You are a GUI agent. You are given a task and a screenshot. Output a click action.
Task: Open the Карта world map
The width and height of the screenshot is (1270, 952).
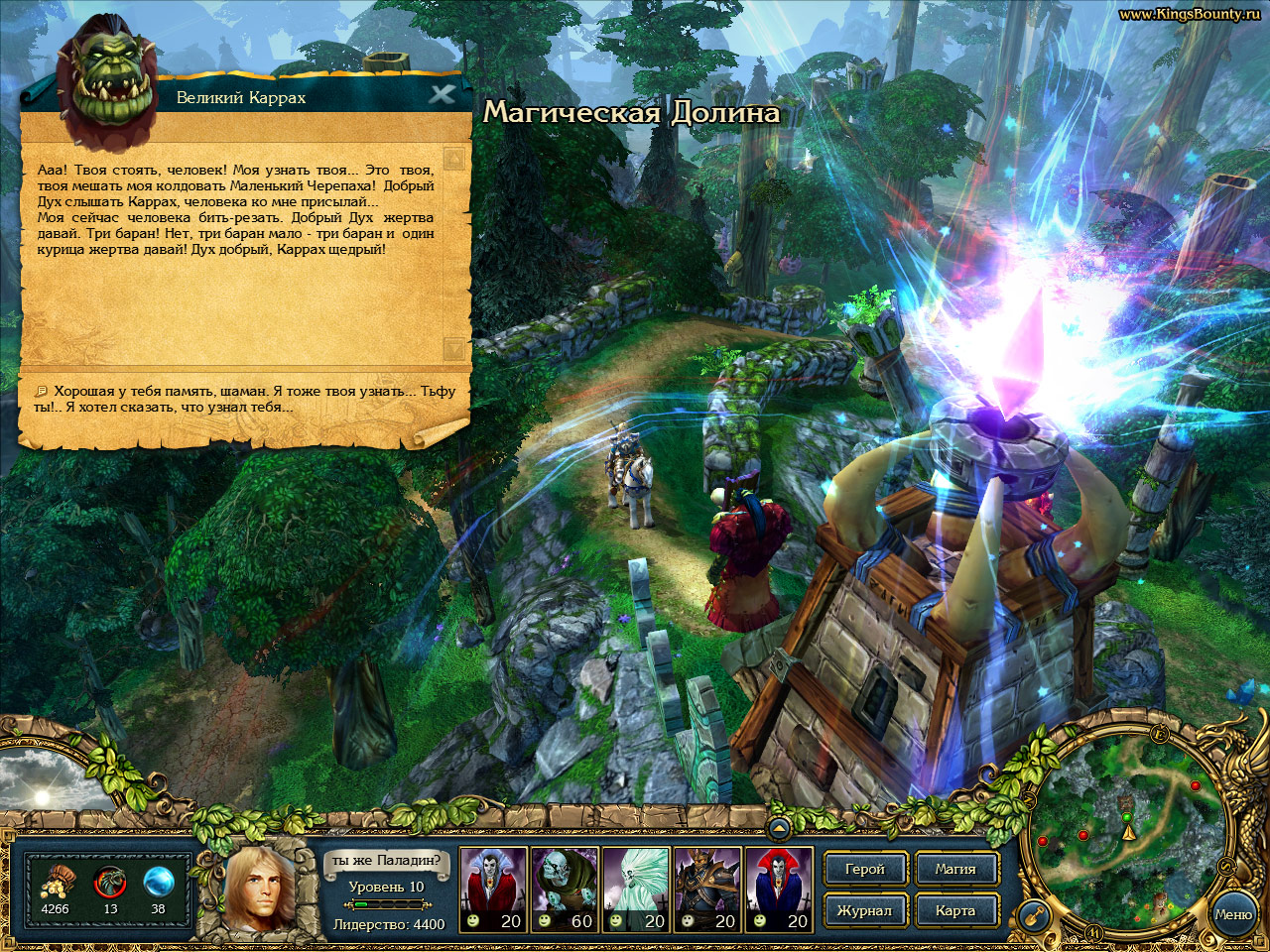[x=954, y=910]
